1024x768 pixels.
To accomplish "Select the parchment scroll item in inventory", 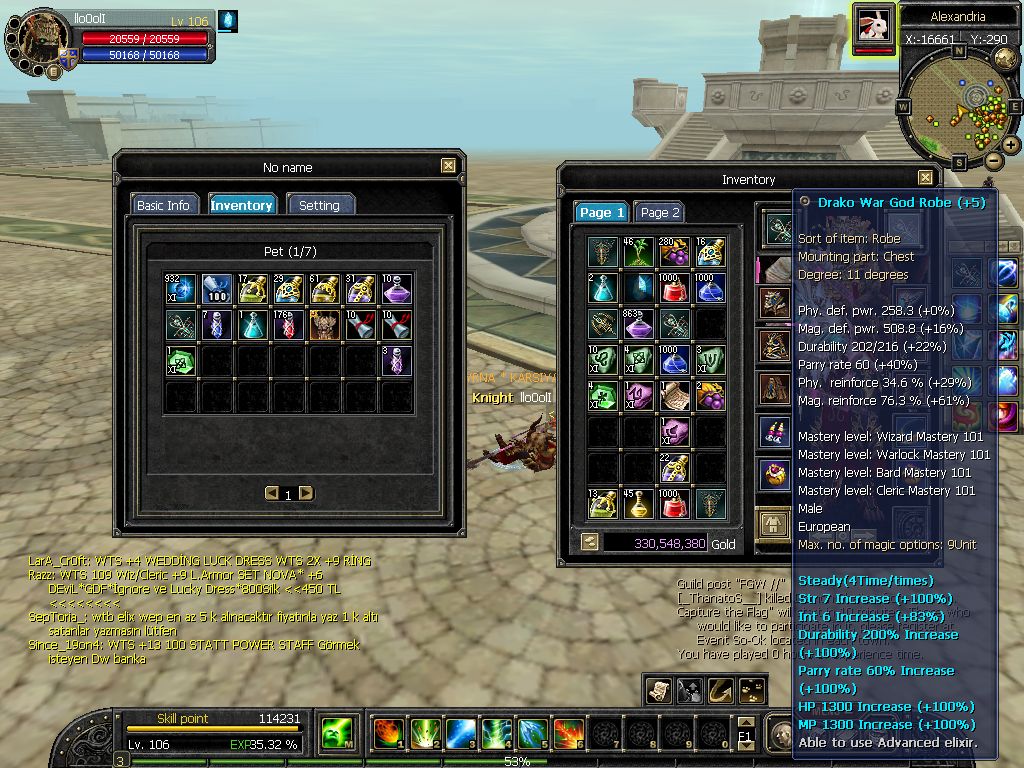I will pyautogui.click(x=674, y=396).
